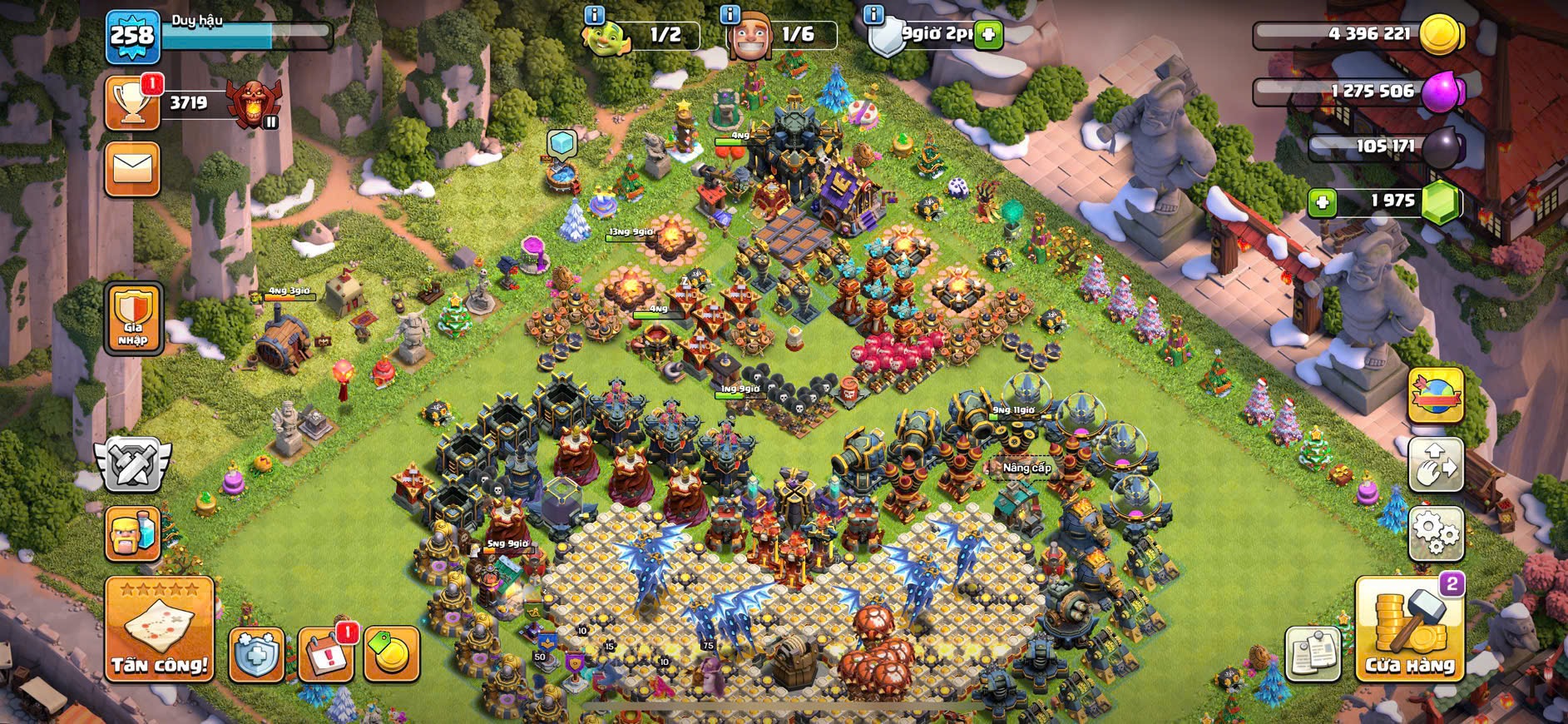Screen dimensions: 1568x724
Task: Open the Cửa hàng shop
Action: pos(1409,630)
